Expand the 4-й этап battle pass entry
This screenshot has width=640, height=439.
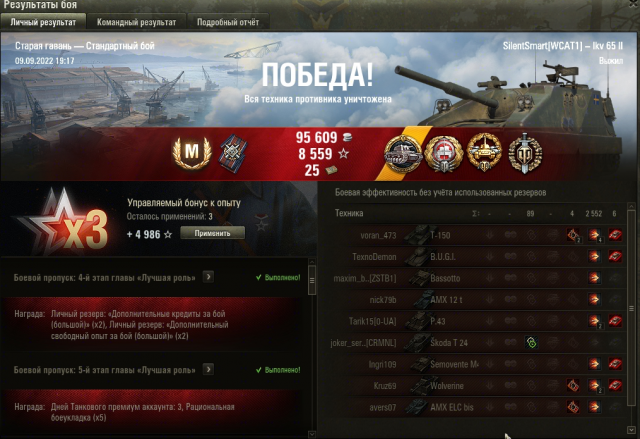(207, 277)
